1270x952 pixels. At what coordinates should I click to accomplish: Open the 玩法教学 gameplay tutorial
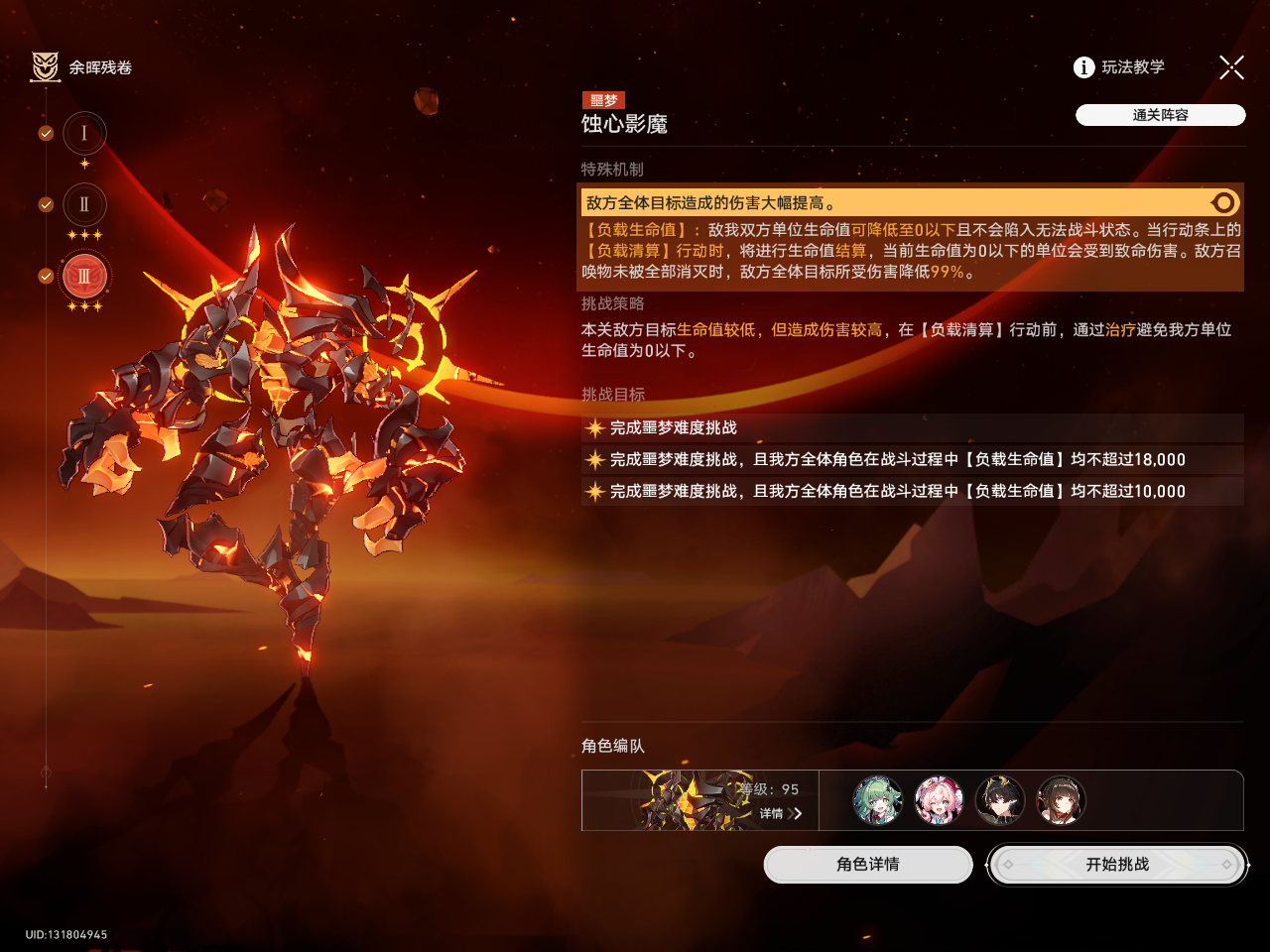click(x=1119, y=67)
